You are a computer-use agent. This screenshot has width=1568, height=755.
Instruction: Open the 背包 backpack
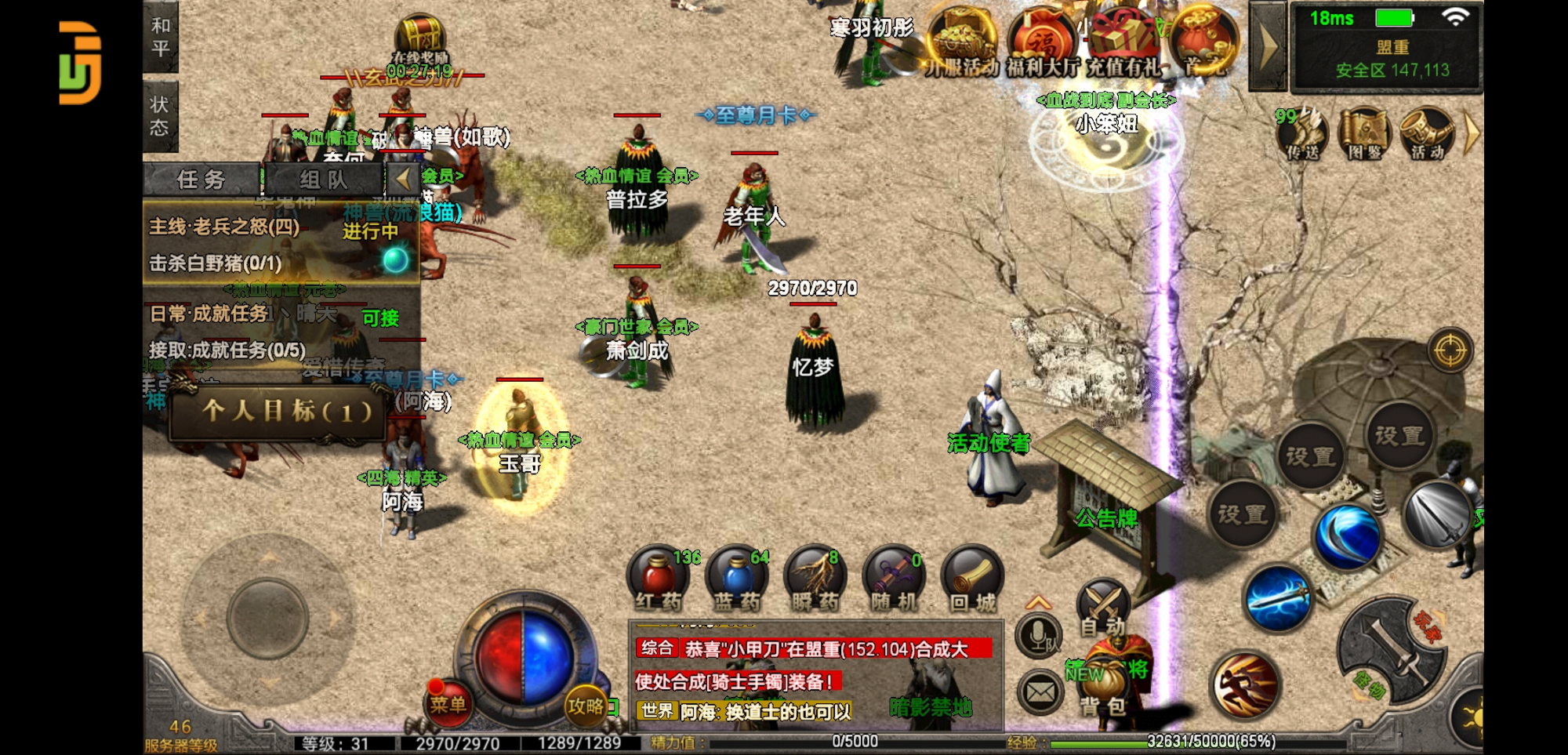[1103, 690]
